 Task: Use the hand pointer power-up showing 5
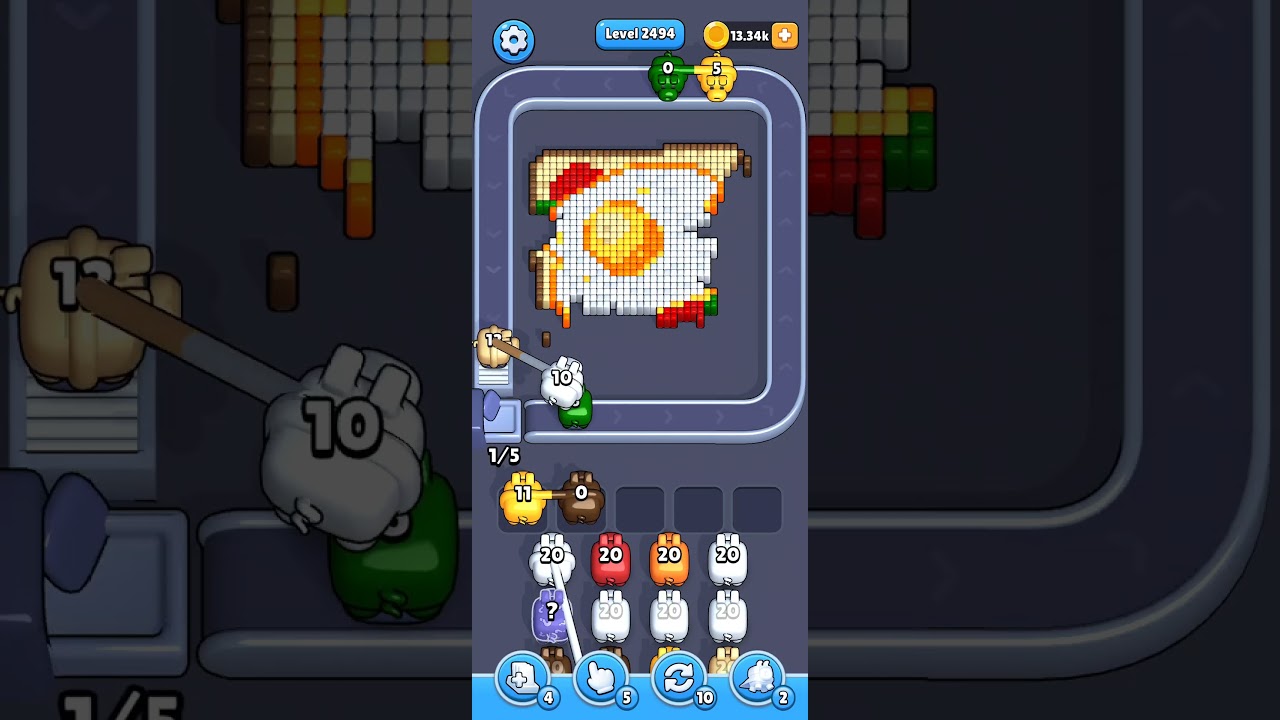point(602,678)
